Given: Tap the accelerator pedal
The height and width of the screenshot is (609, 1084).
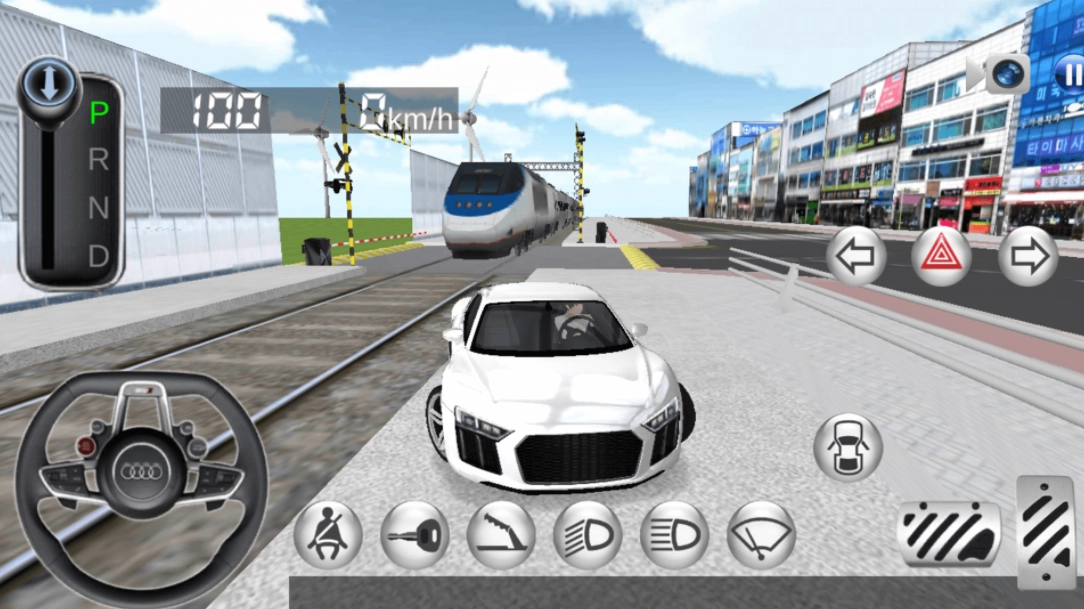Looking at the screenshot, I should point(1047,530).
